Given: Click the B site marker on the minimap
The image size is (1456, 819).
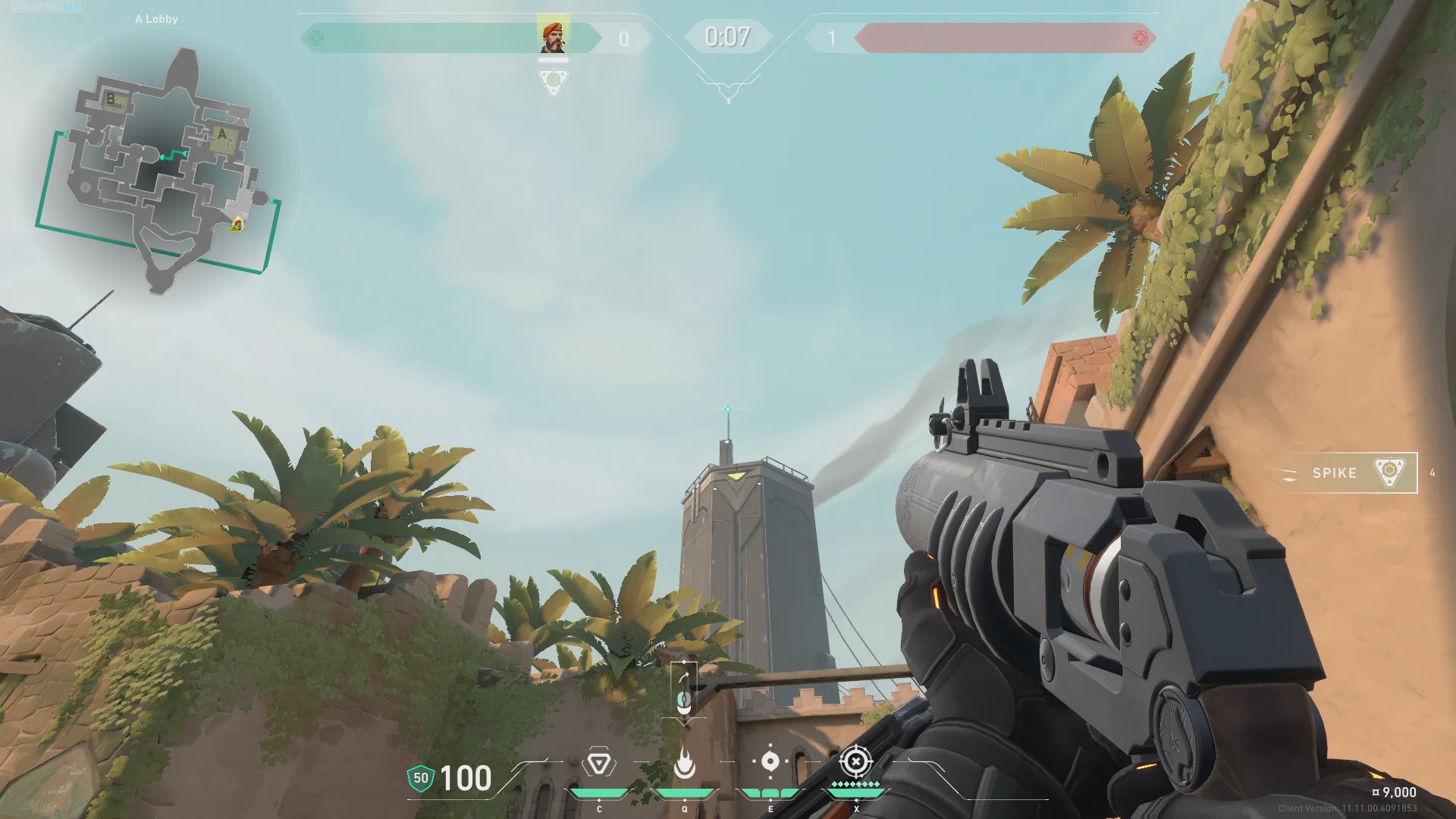Looking at the screenshot, I should click(111, 99).
